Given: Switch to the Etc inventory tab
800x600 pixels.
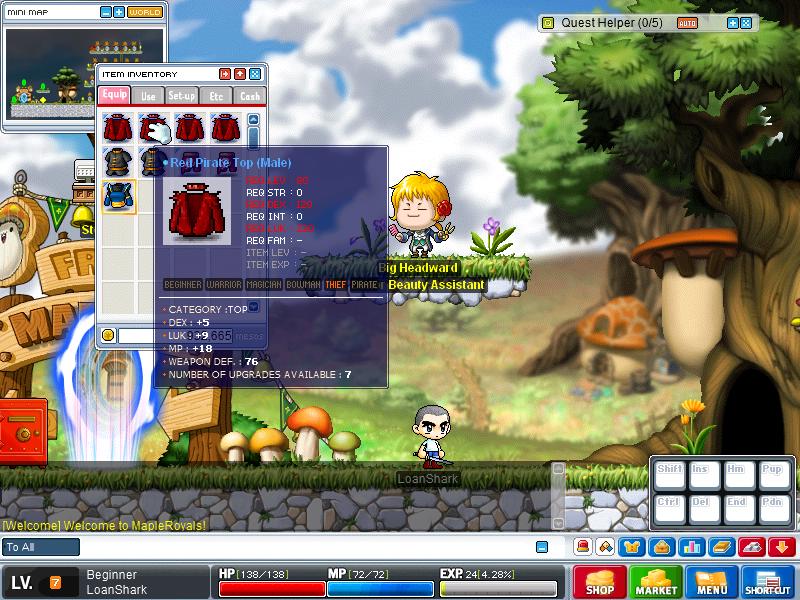Looking at the screenshot, I should point(216,96).
